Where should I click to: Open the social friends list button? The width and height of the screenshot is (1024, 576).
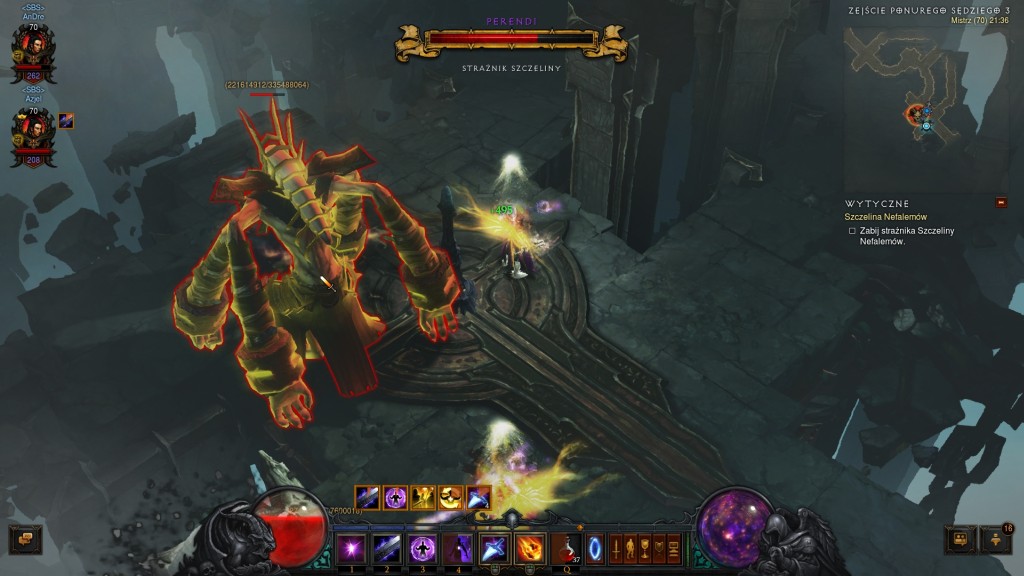coord(996,540)
